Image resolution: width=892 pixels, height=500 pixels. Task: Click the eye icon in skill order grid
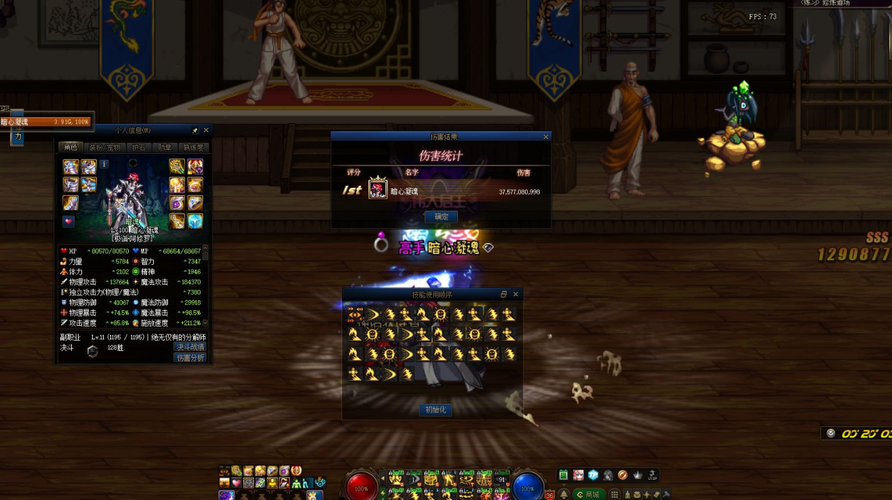point(355,315)
